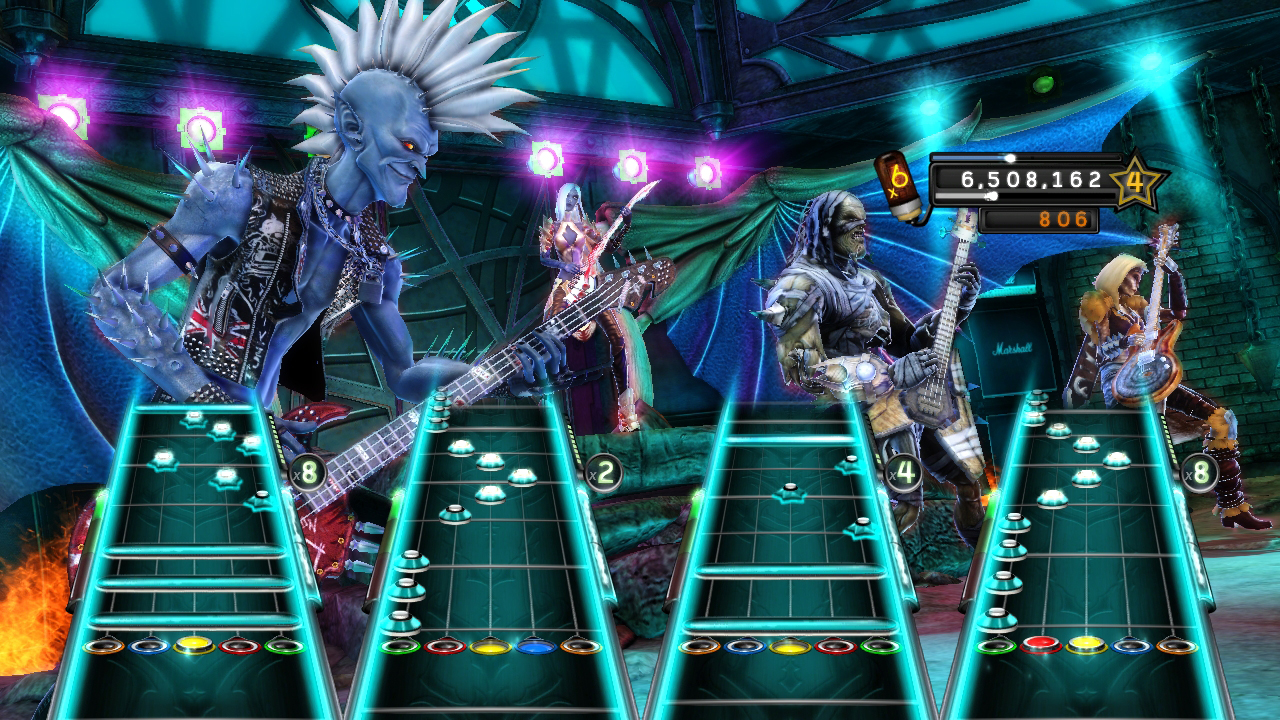
Task: Click the score display reading 6,508,162
Action: pos(1030,180)
